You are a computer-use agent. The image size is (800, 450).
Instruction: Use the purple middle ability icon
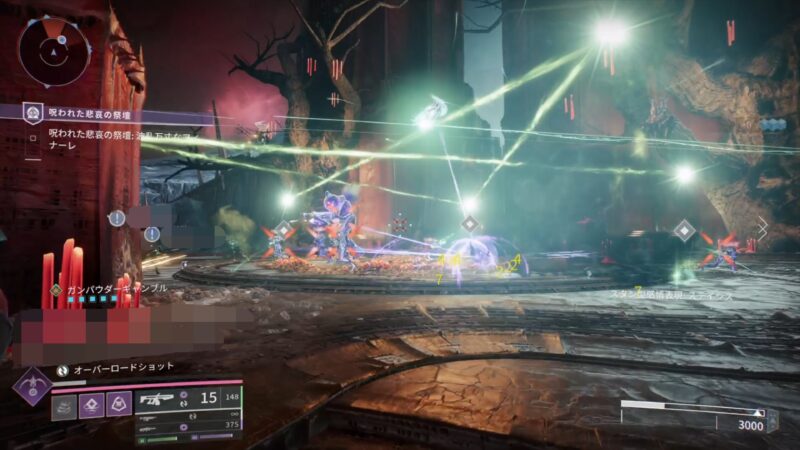pyautogui.click(x=90, y=404)
